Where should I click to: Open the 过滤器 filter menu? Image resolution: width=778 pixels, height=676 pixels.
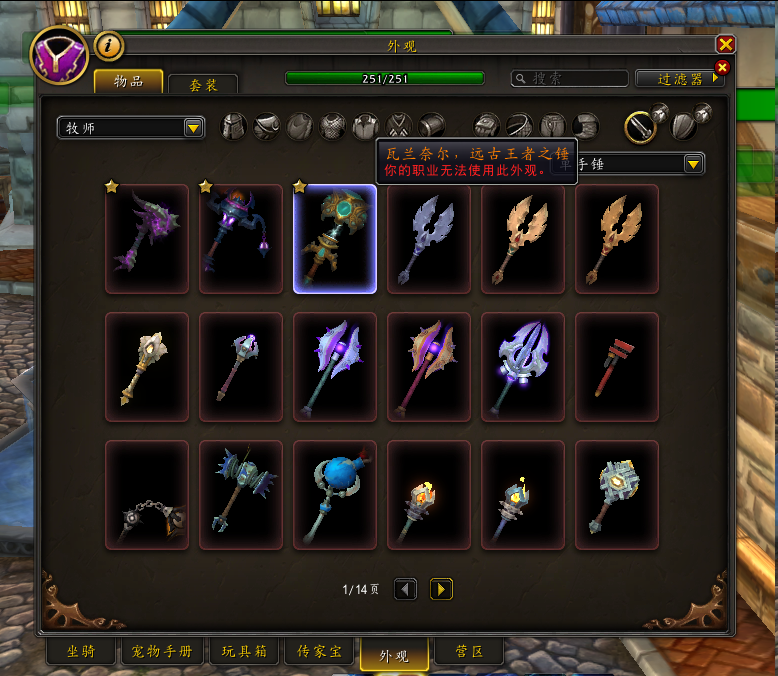680,78
